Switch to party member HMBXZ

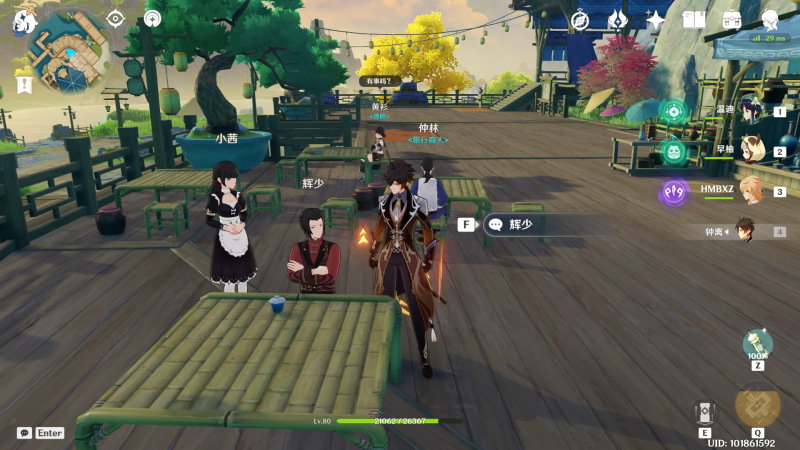(748, 190)
